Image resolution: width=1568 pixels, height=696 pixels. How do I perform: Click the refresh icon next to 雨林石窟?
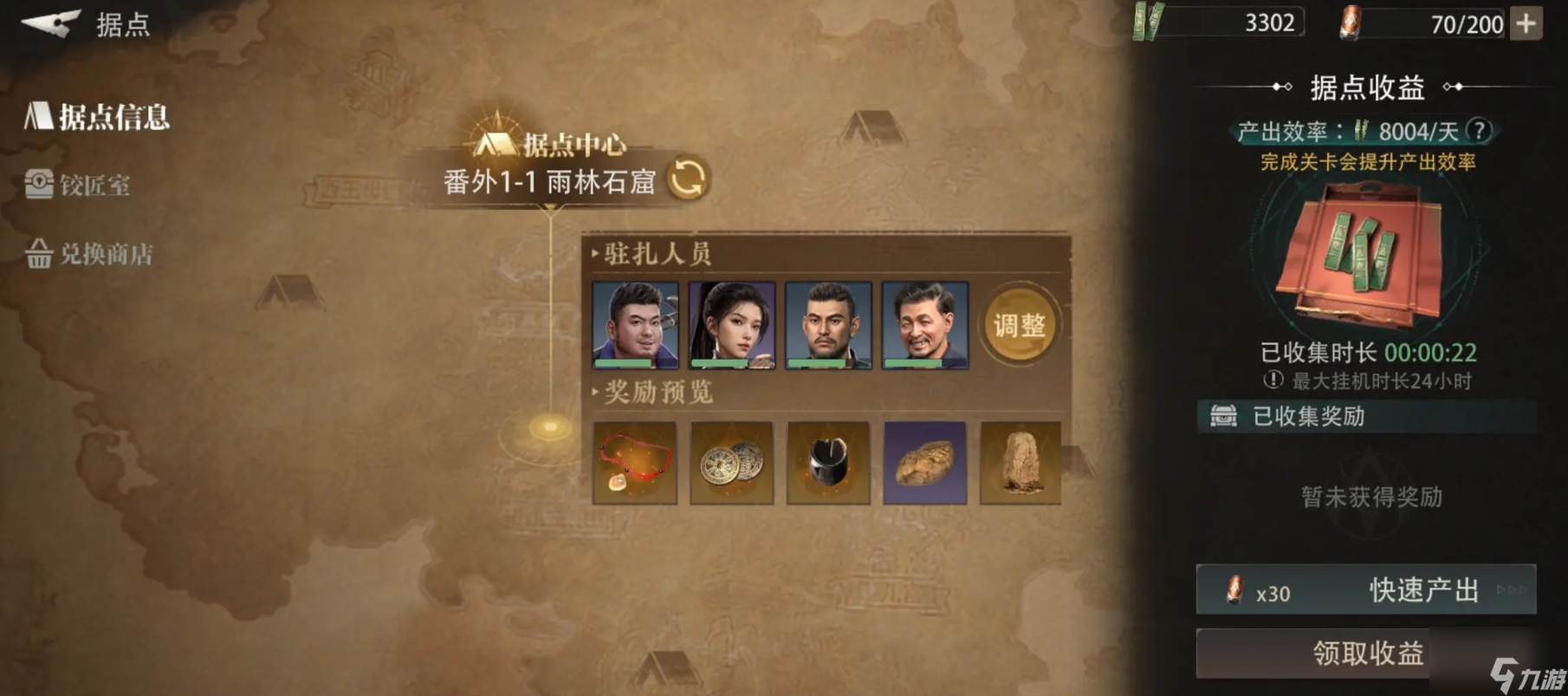(685, 179)
